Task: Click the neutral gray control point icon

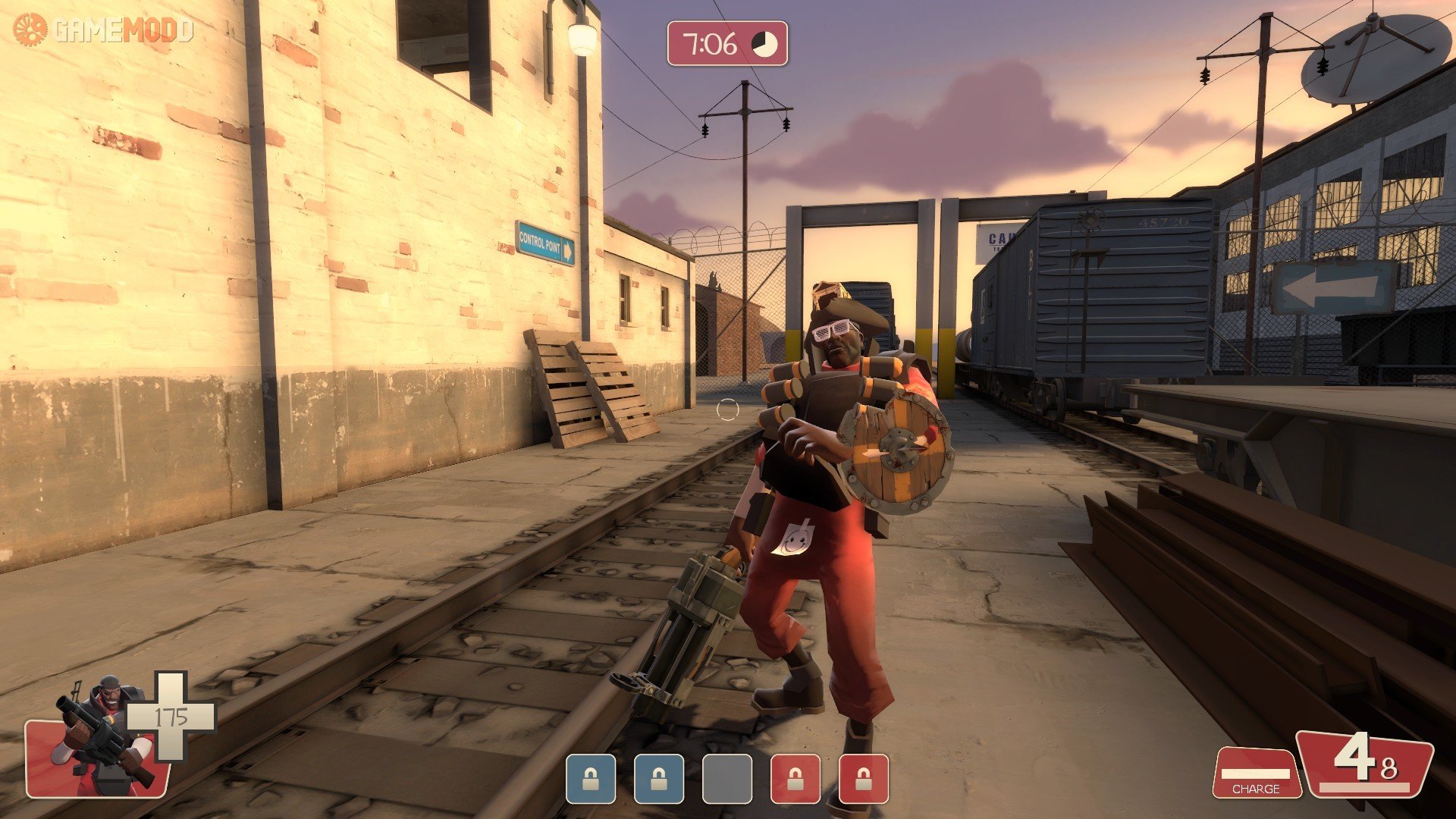Action: pyautogui.click(x=726, y=779)
